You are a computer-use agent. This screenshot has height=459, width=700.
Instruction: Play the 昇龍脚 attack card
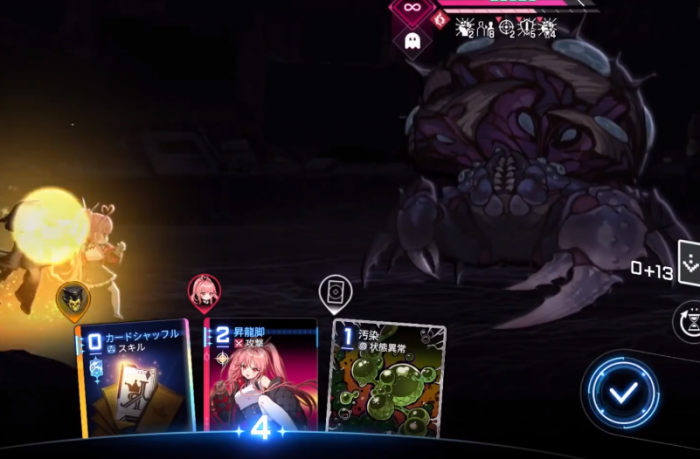pyautogui.click(x=260, y=378)
